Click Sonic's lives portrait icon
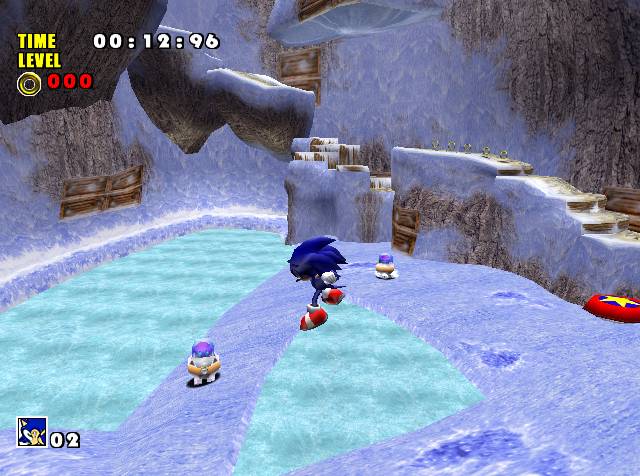 coord(31,432)
